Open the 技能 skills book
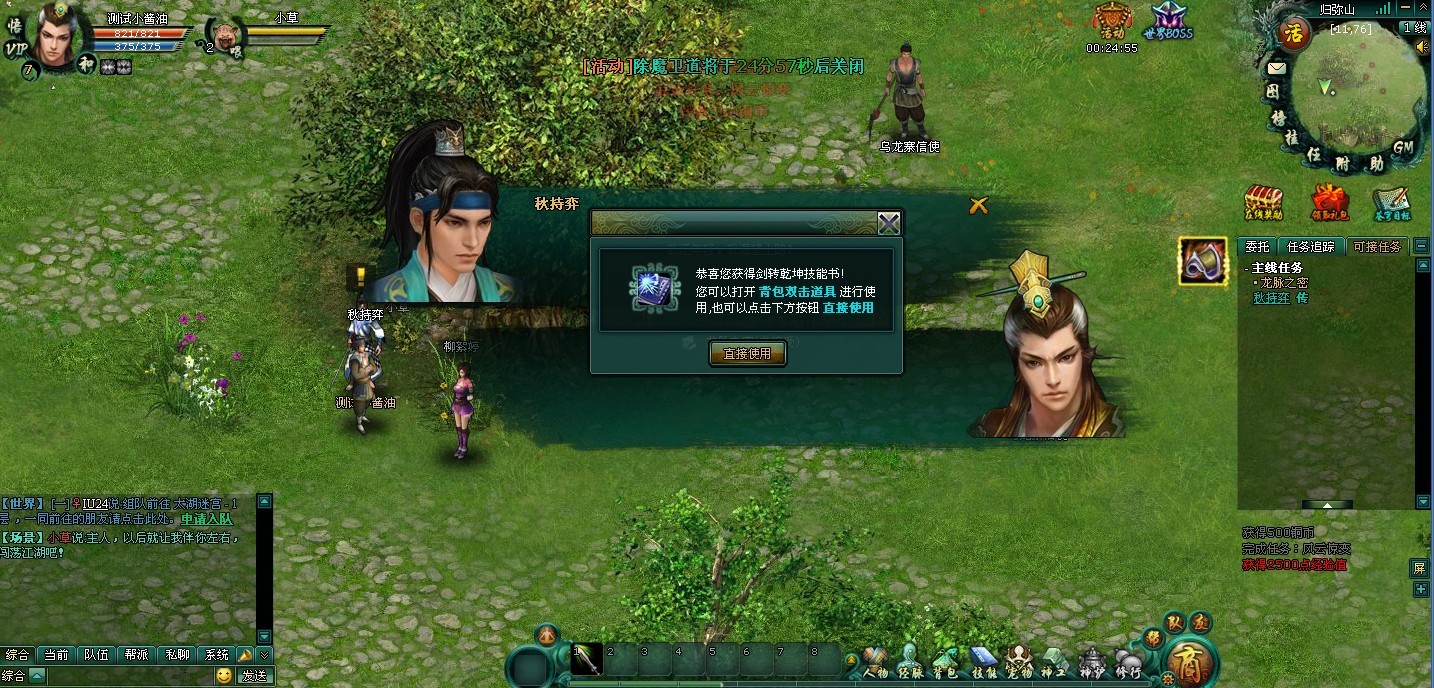 [x=983, y=663]
